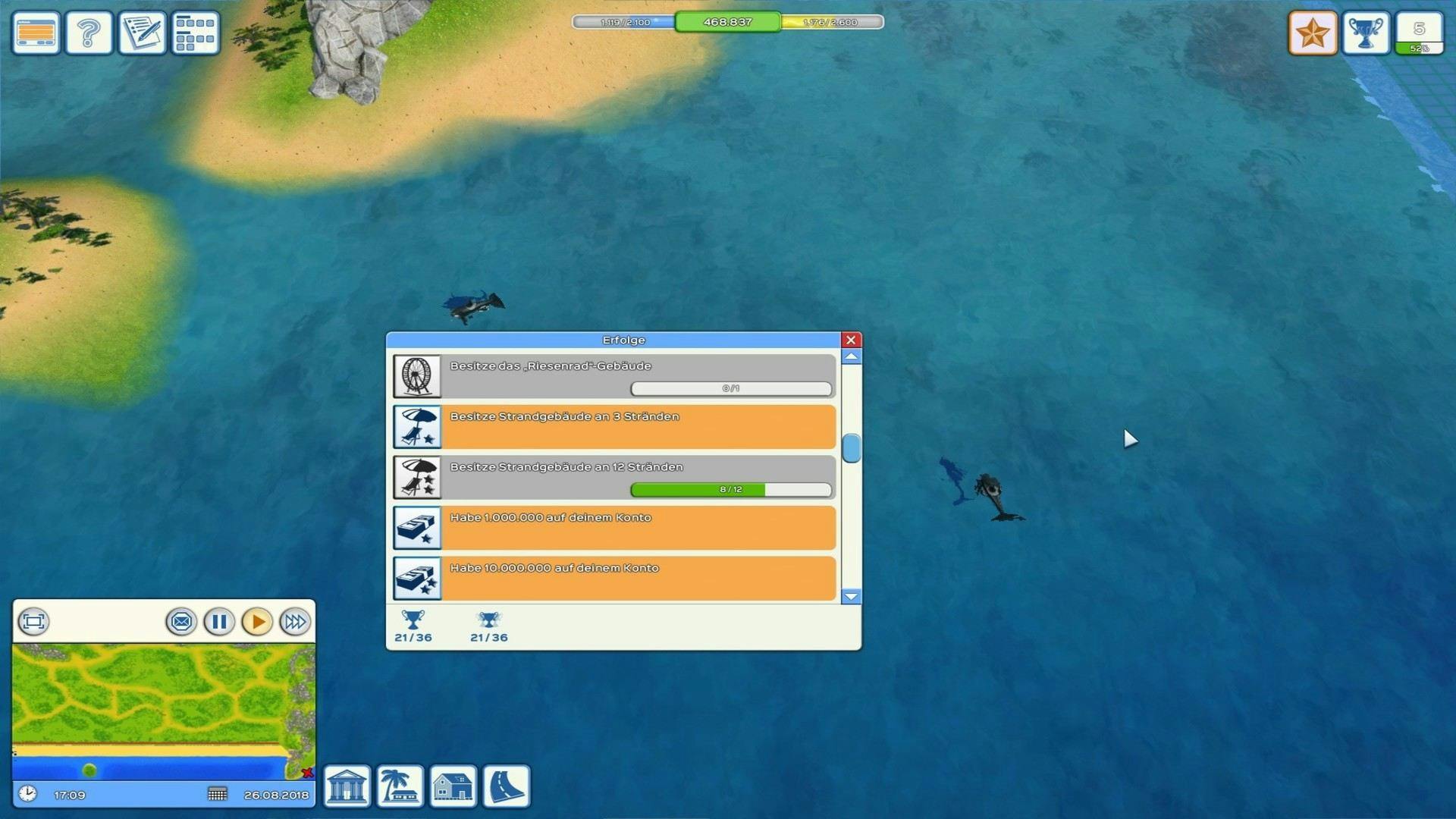Image resolution: width=1456 pixels, height=819 pixels.
Task: Select achievement Habe 1.000.000 auf deinem Konto
Action: coord(614,527)
